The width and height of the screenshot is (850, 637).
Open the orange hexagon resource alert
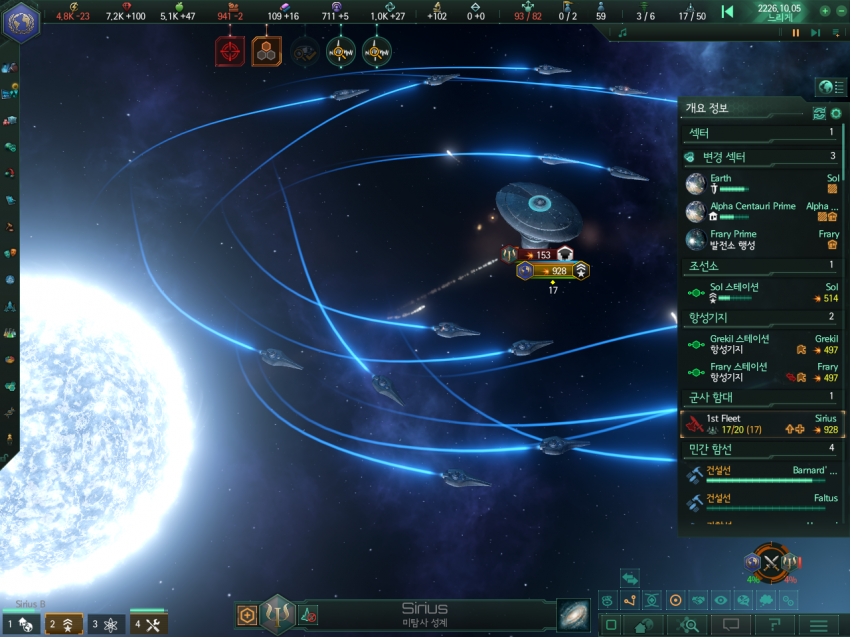[x=266, y=50]
